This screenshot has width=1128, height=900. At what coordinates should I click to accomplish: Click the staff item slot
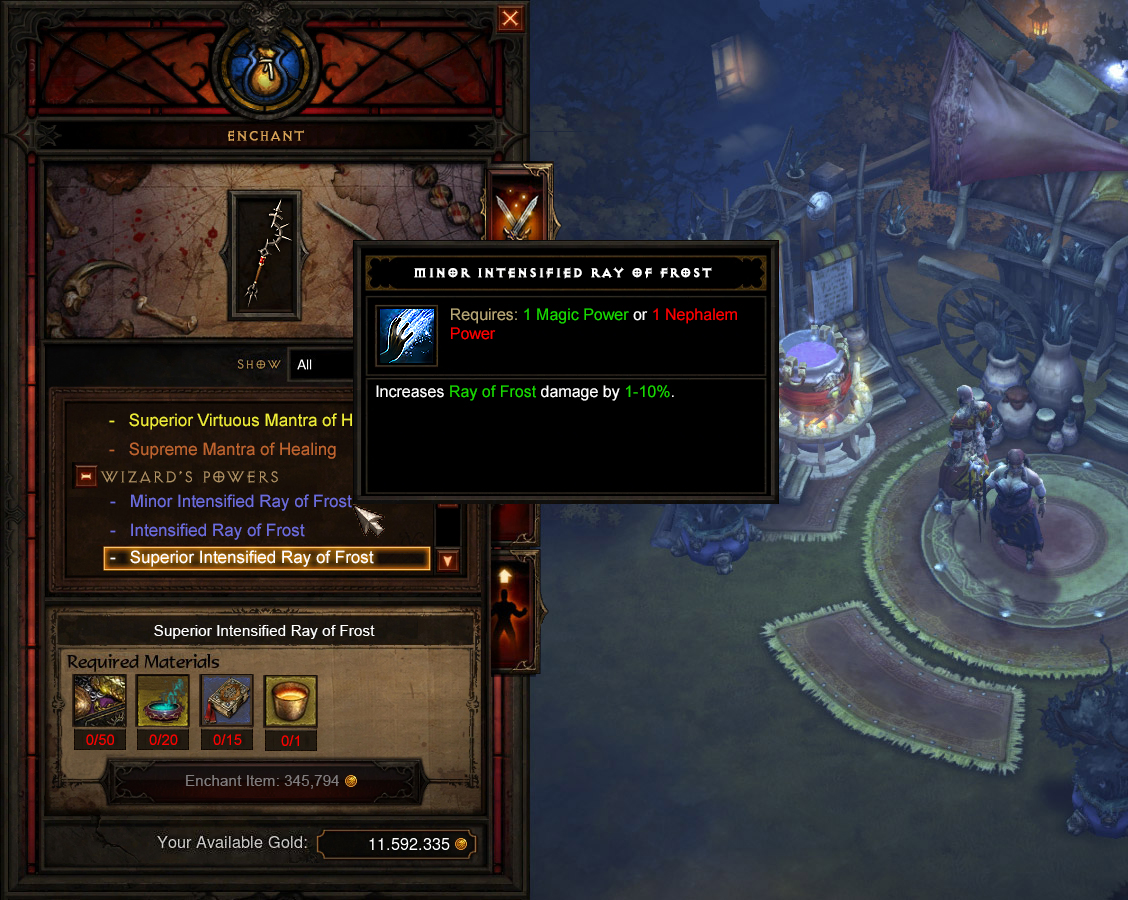[263, 254]
